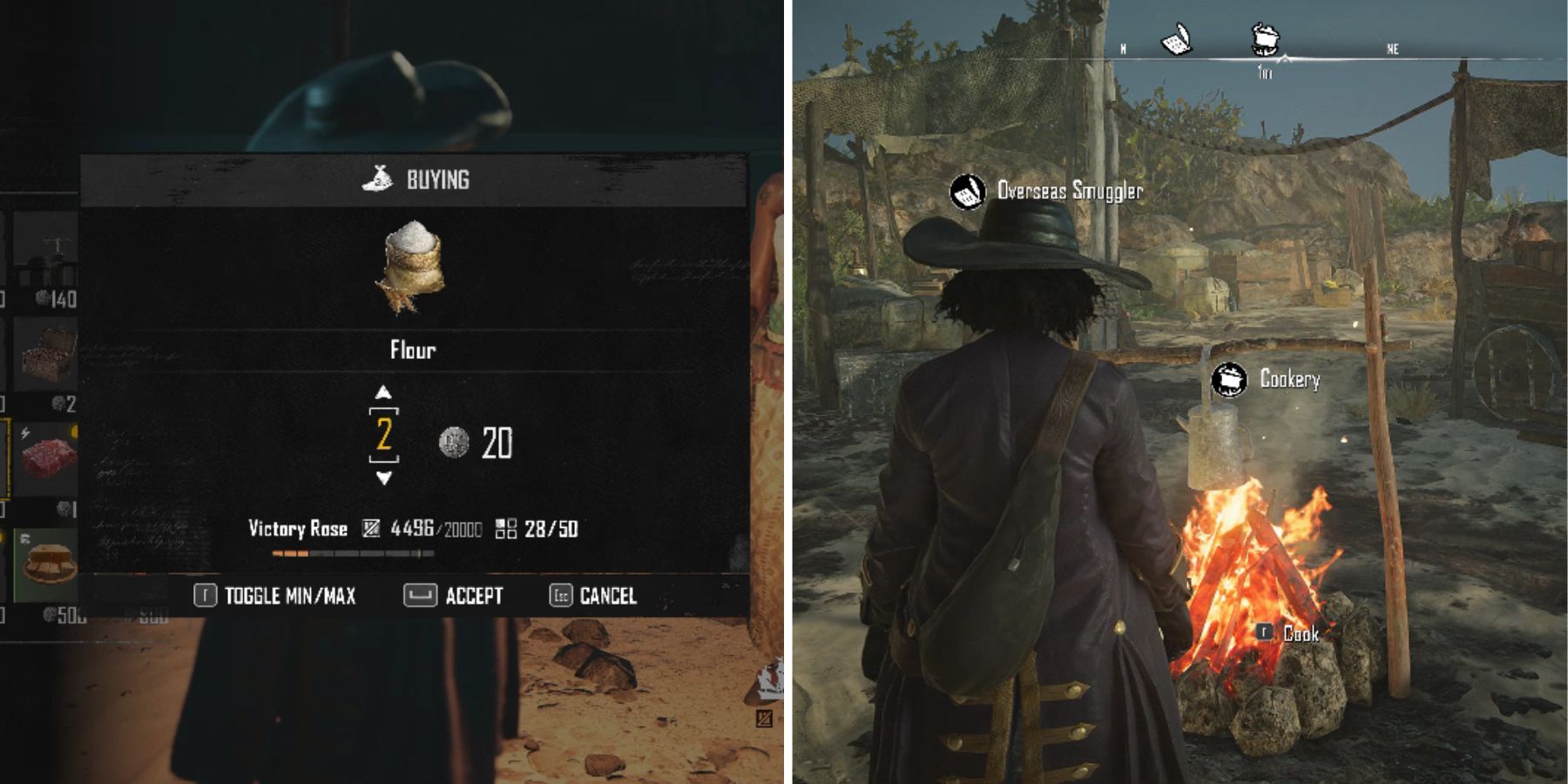The height and width of the screenshot is (784, 1568).
Task: Increase the Flour quantity with up arrow
Action: click(x=383, y=393)
